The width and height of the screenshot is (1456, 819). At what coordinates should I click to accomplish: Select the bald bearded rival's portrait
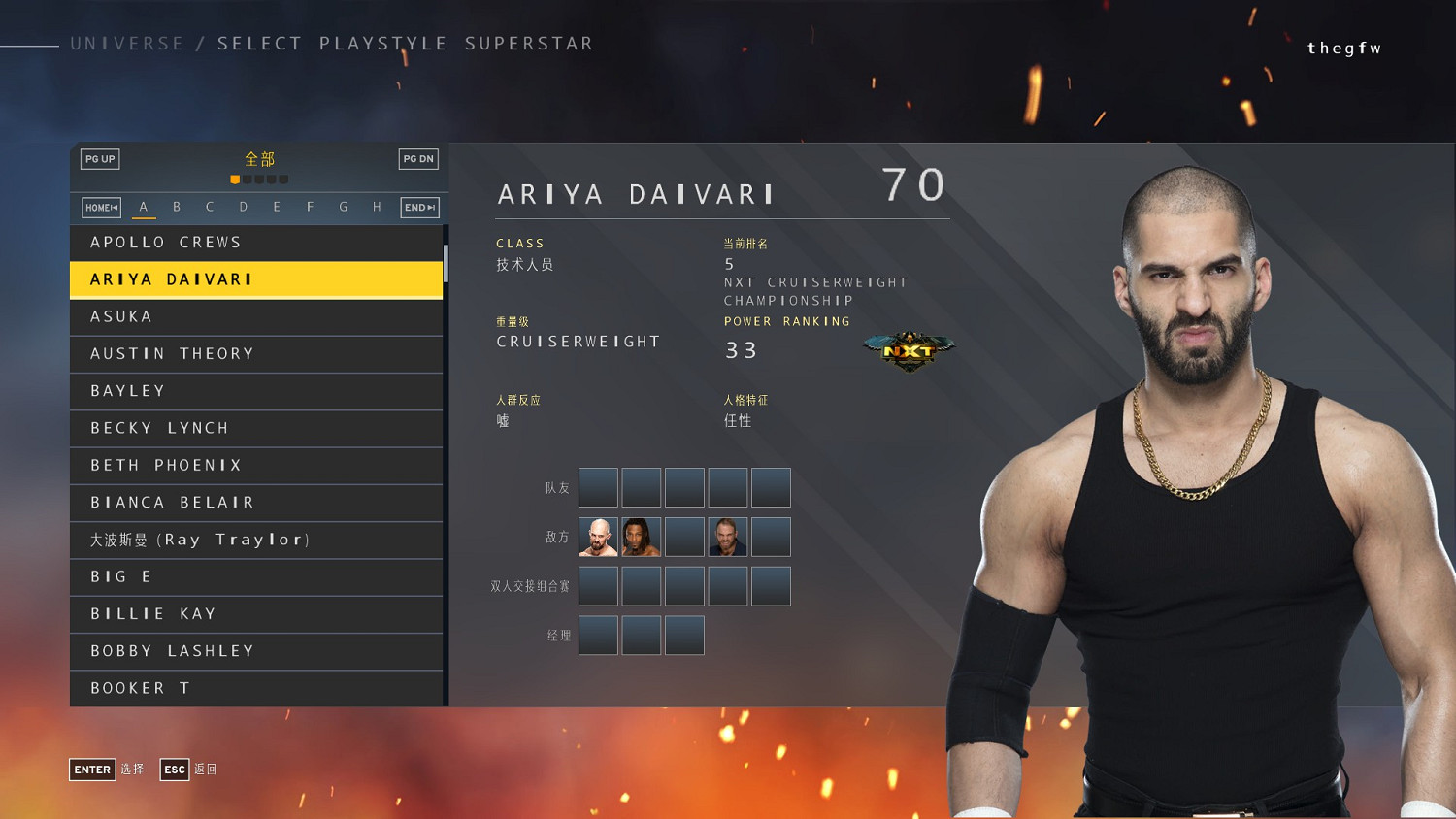point(598,535)
